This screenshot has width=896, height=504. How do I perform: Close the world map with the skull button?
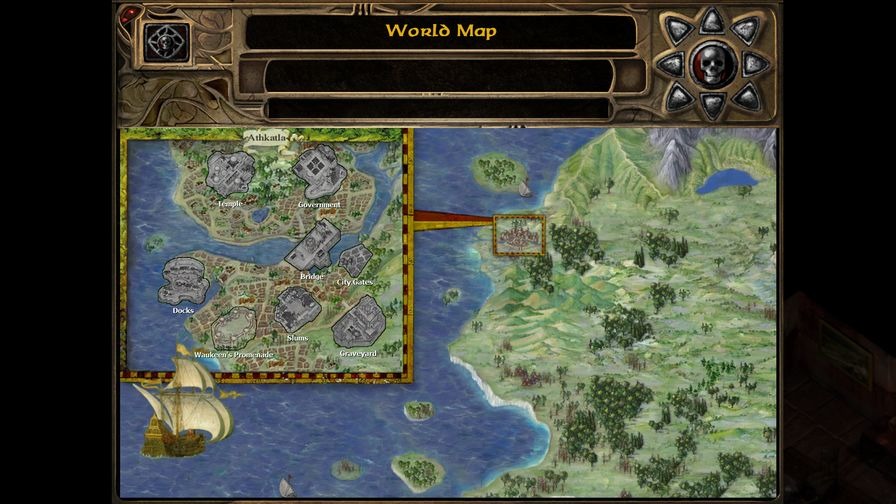click(x=711, y=65)
